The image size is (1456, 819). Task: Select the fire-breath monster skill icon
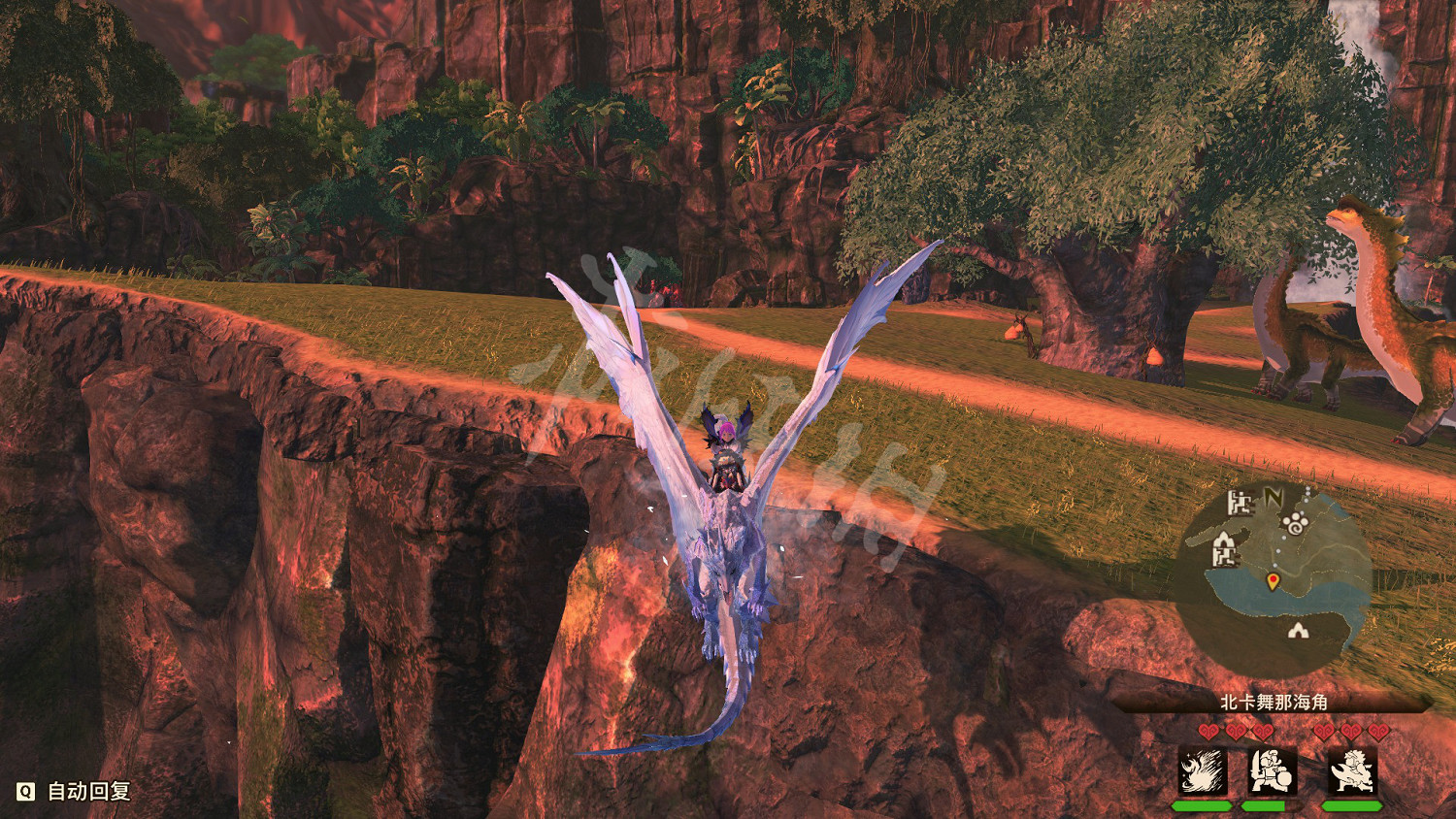[1203, 770]
